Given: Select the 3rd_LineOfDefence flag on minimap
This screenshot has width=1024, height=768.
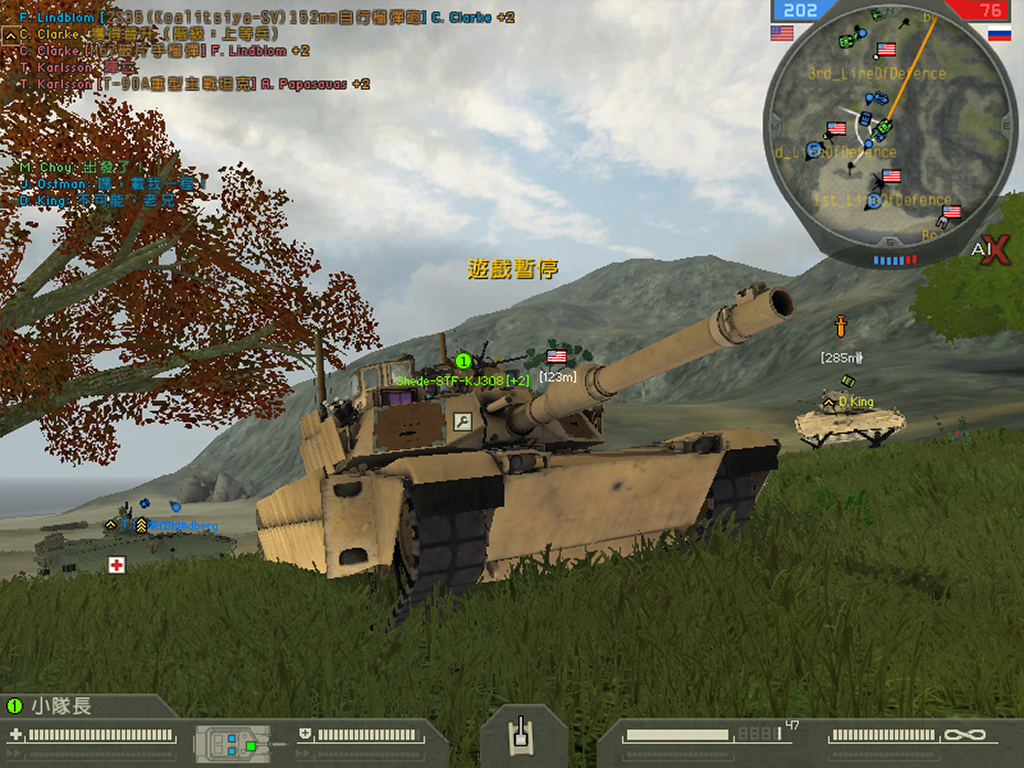Looking at the screenshot, I should (x=885, y=50).
